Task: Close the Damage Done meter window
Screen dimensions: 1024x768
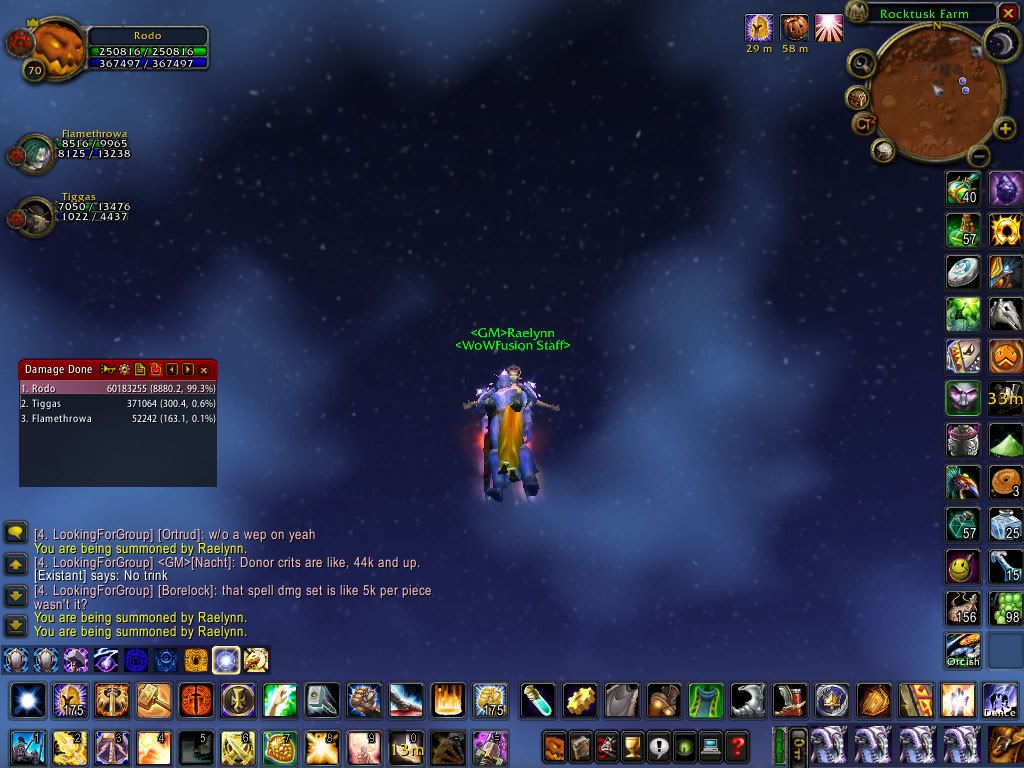Action: [204, 370]
